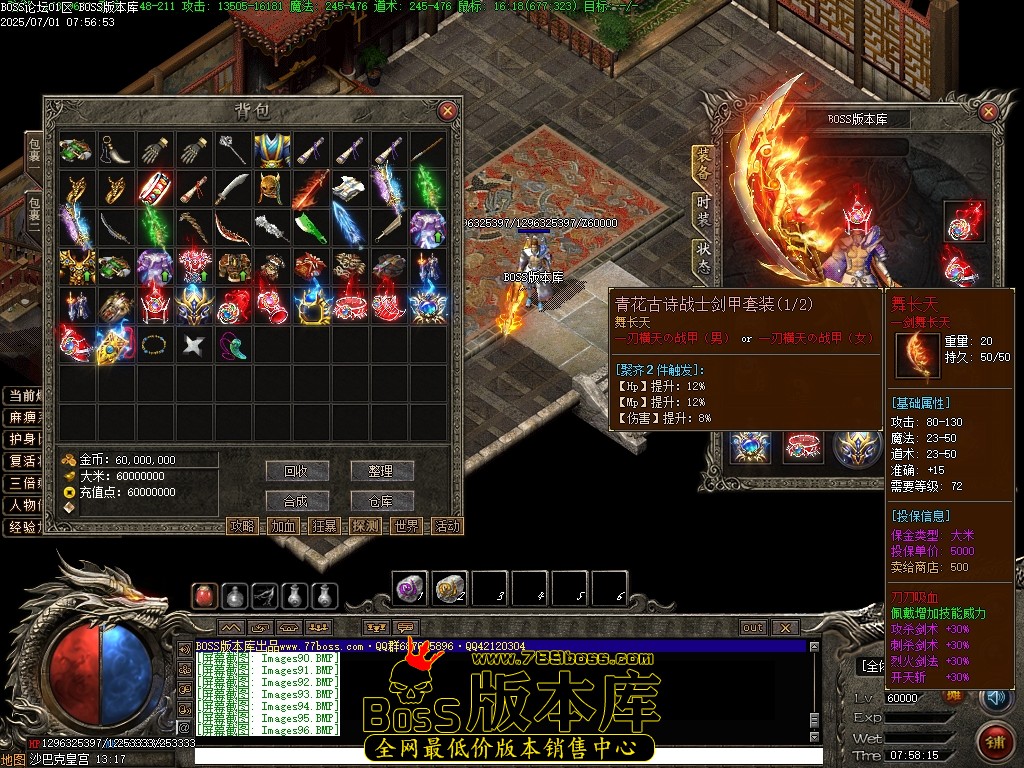Click the 回收 recycle button
Viewport: 1024px width, 768px height.
(297, 471)
